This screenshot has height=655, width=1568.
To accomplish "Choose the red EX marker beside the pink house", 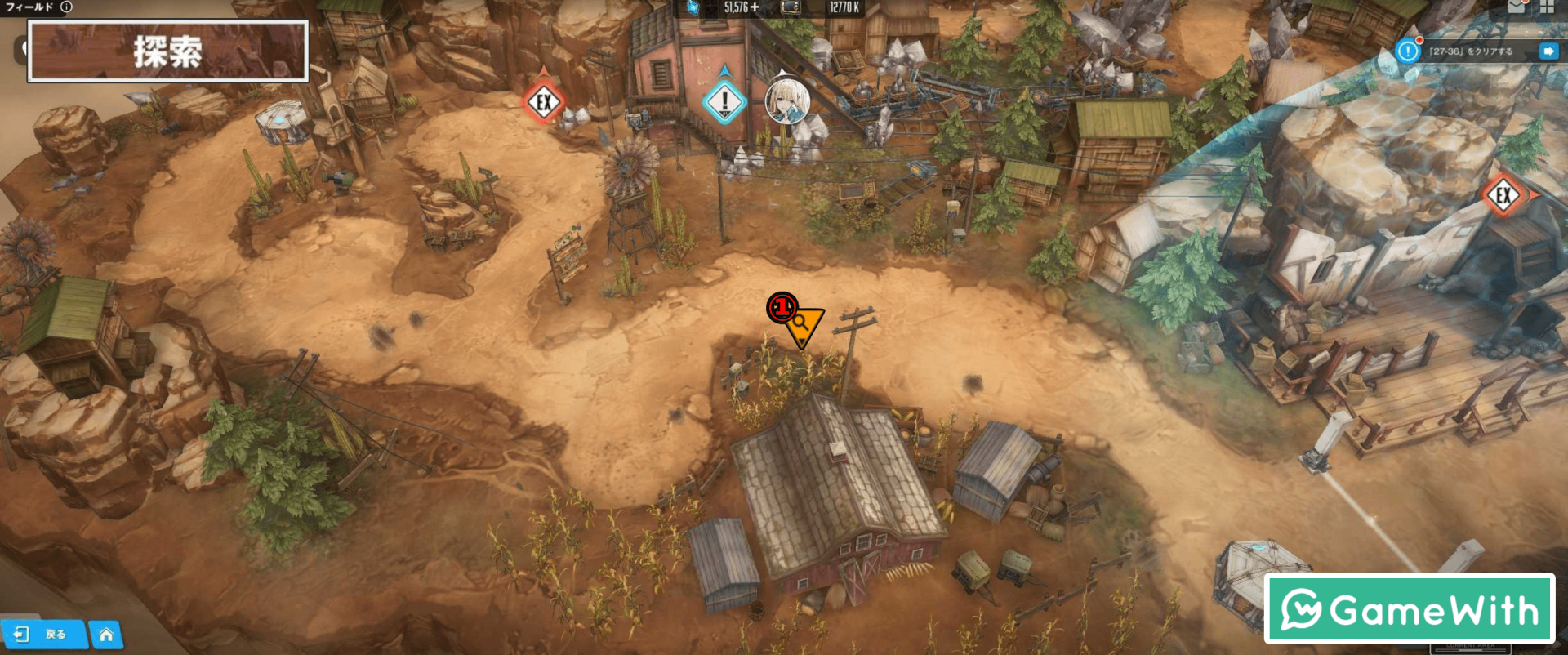I will tap(544, 103).
